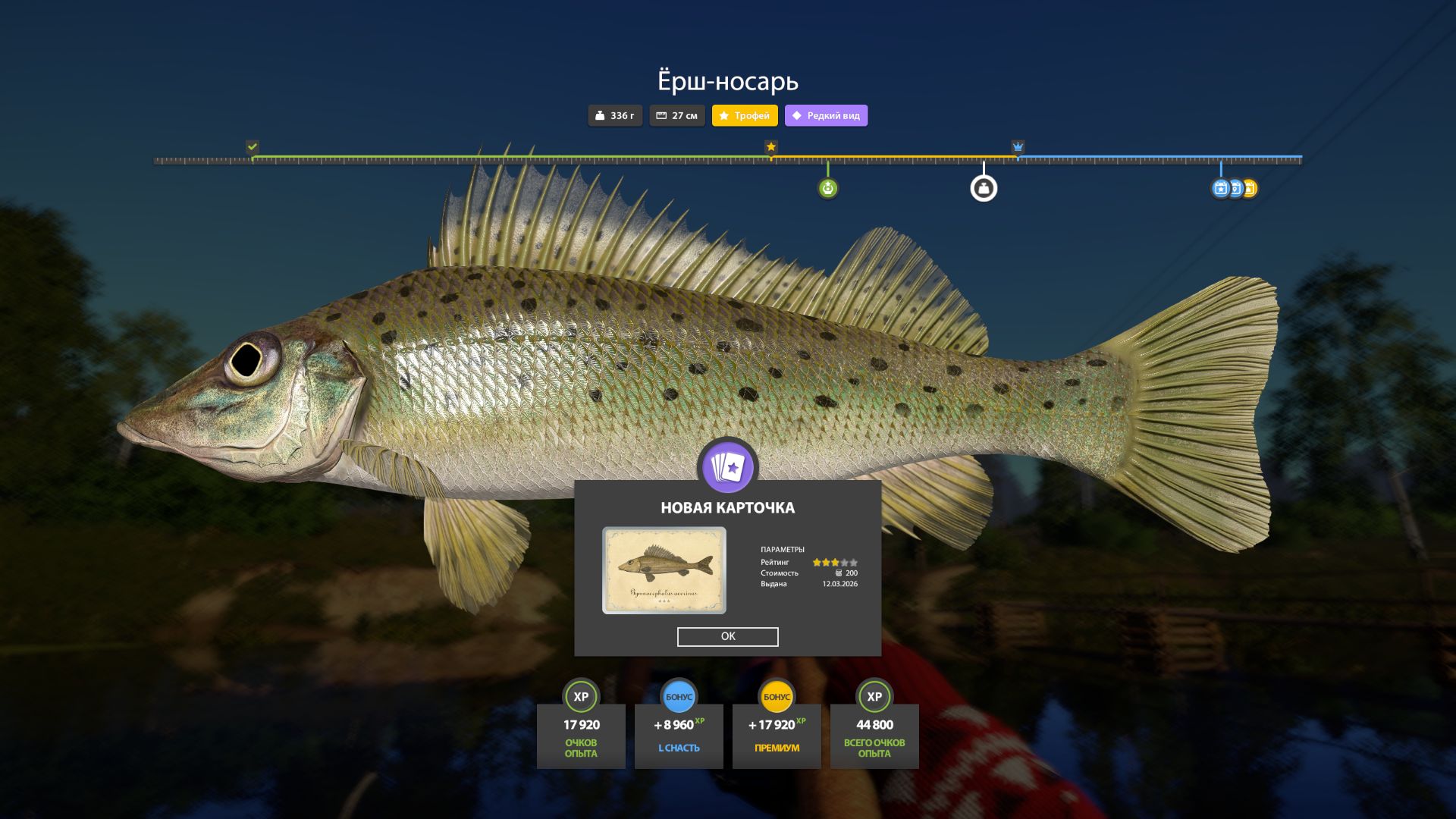This screenshot has width=1456, height=819.
Task: Confirm the new card with OK
Action: pos(727,636)
